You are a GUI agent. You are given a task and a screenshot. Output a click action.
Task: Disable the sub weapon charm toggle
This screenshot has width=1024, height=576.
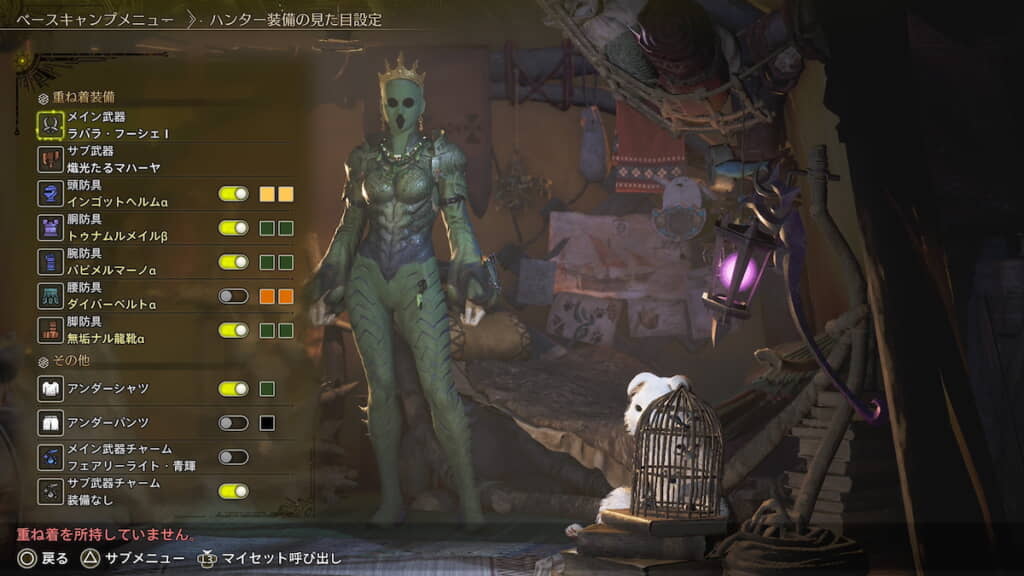tap(233, 491)
